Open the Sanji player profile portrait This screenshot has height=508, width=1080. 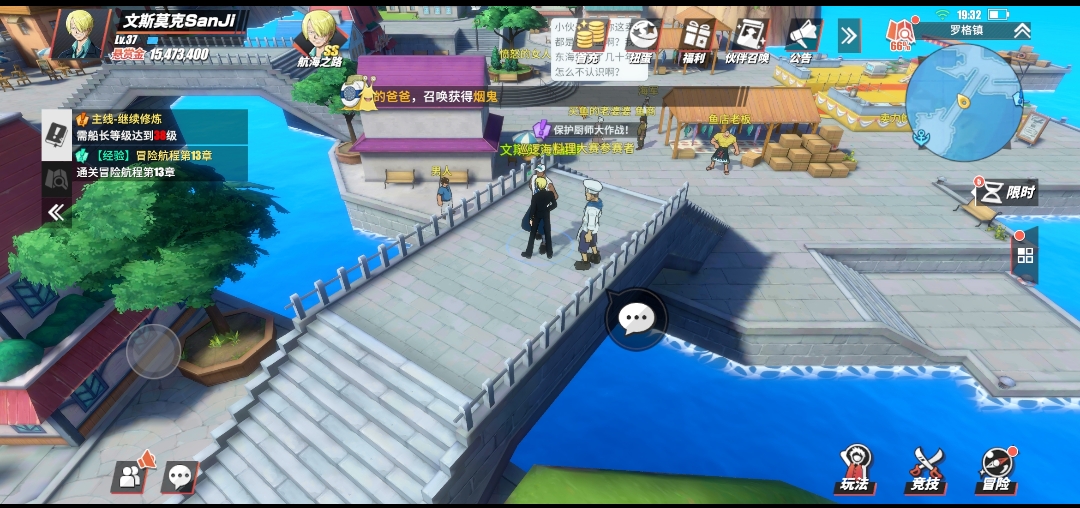(x=81, y=35)
